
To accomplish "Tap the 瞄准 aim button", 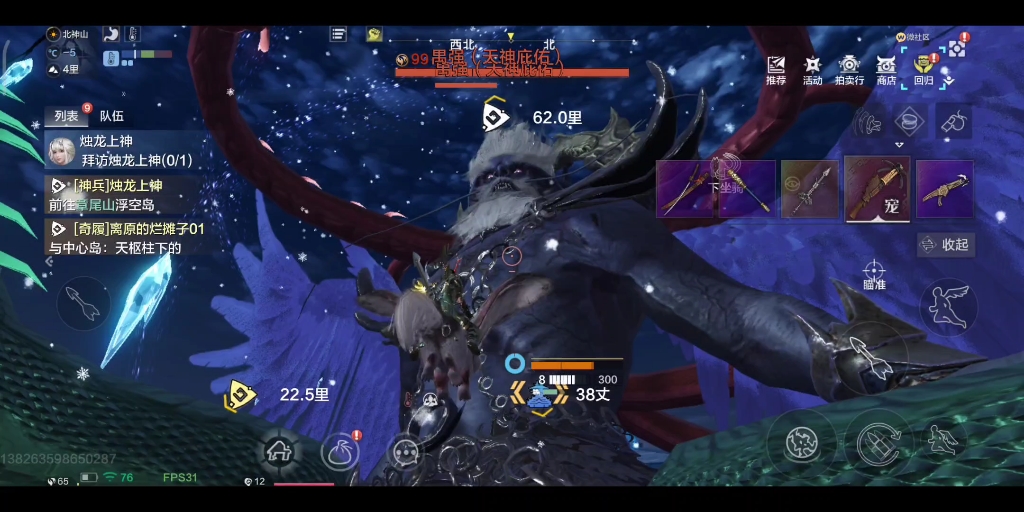I will pyautogui.click(x=874, y=274).
